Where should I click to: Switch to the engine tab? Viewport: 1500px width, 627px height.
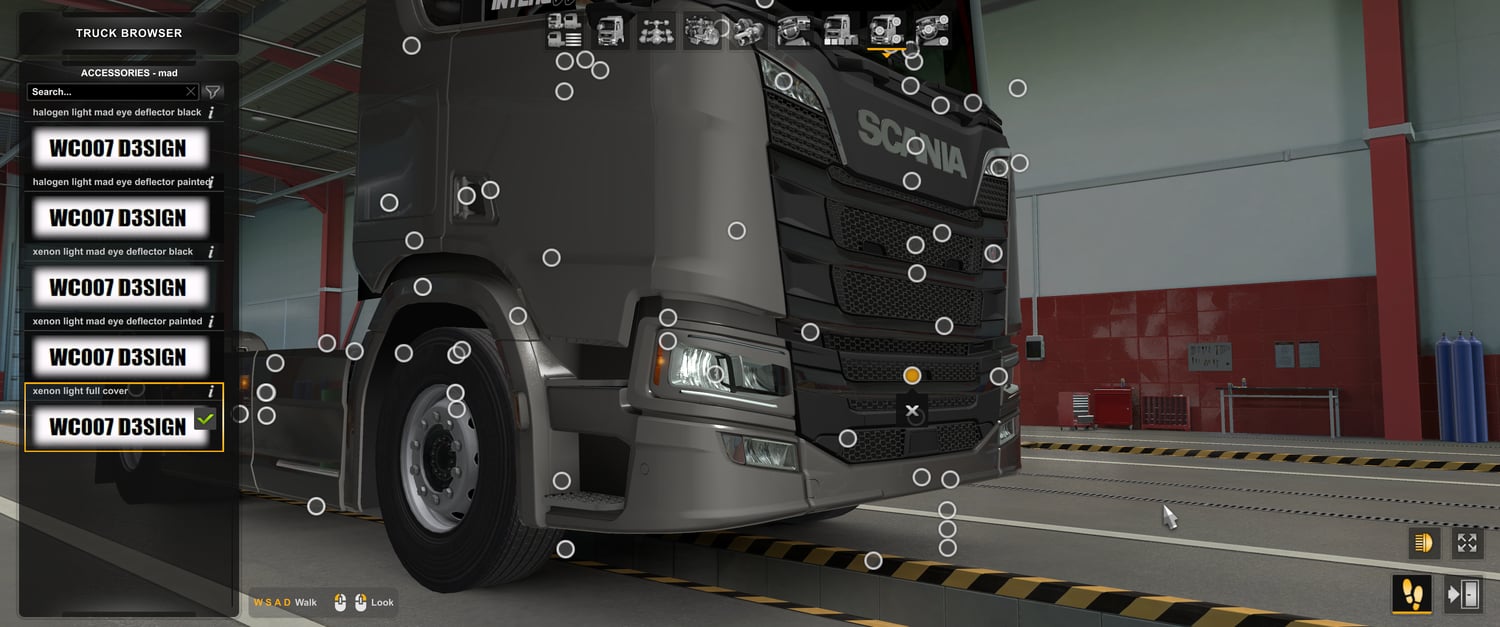click(702, 31)
